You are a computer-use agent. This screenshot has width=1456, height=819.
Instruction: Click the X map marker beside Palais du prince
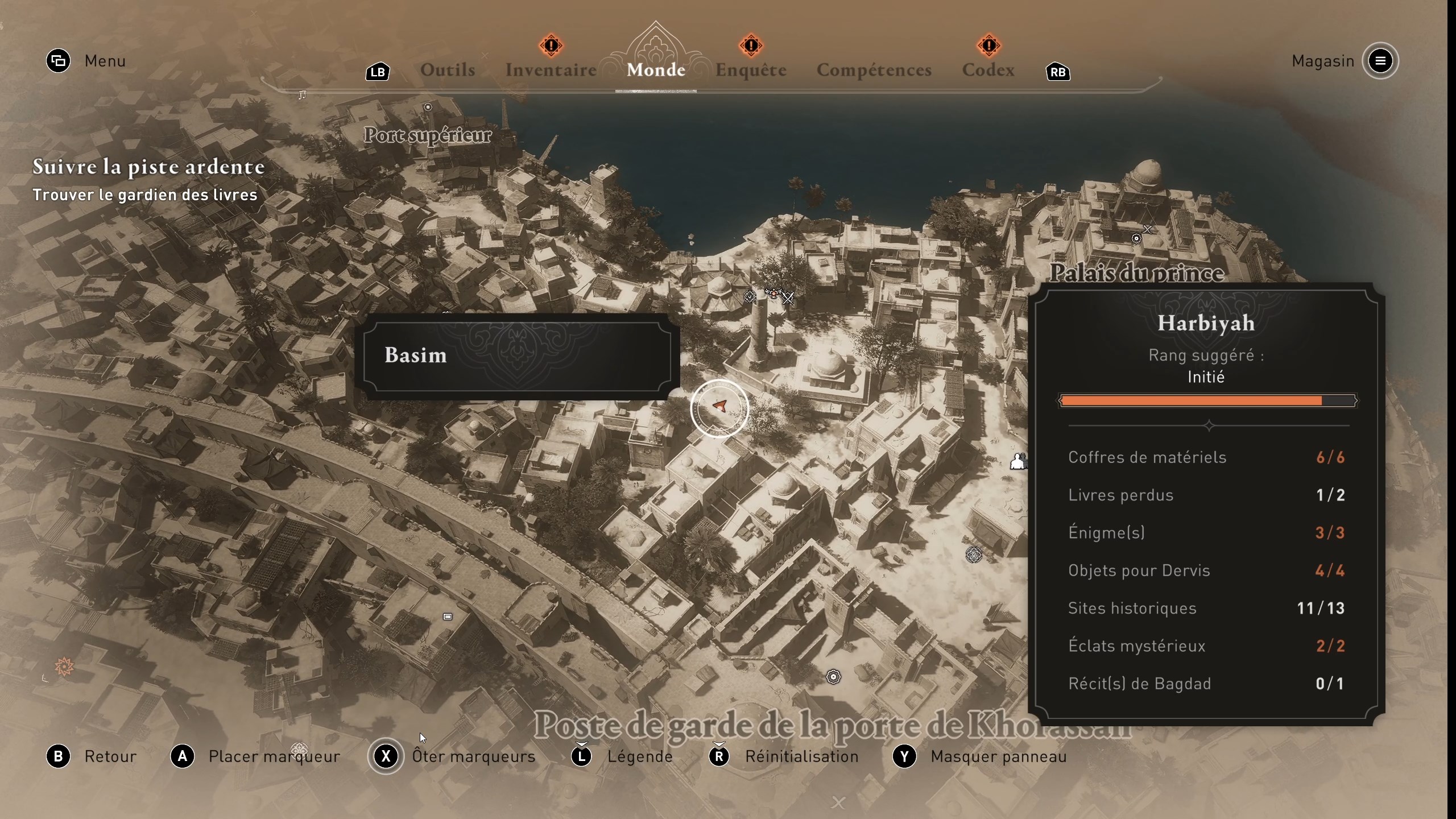pos(1147,230)
